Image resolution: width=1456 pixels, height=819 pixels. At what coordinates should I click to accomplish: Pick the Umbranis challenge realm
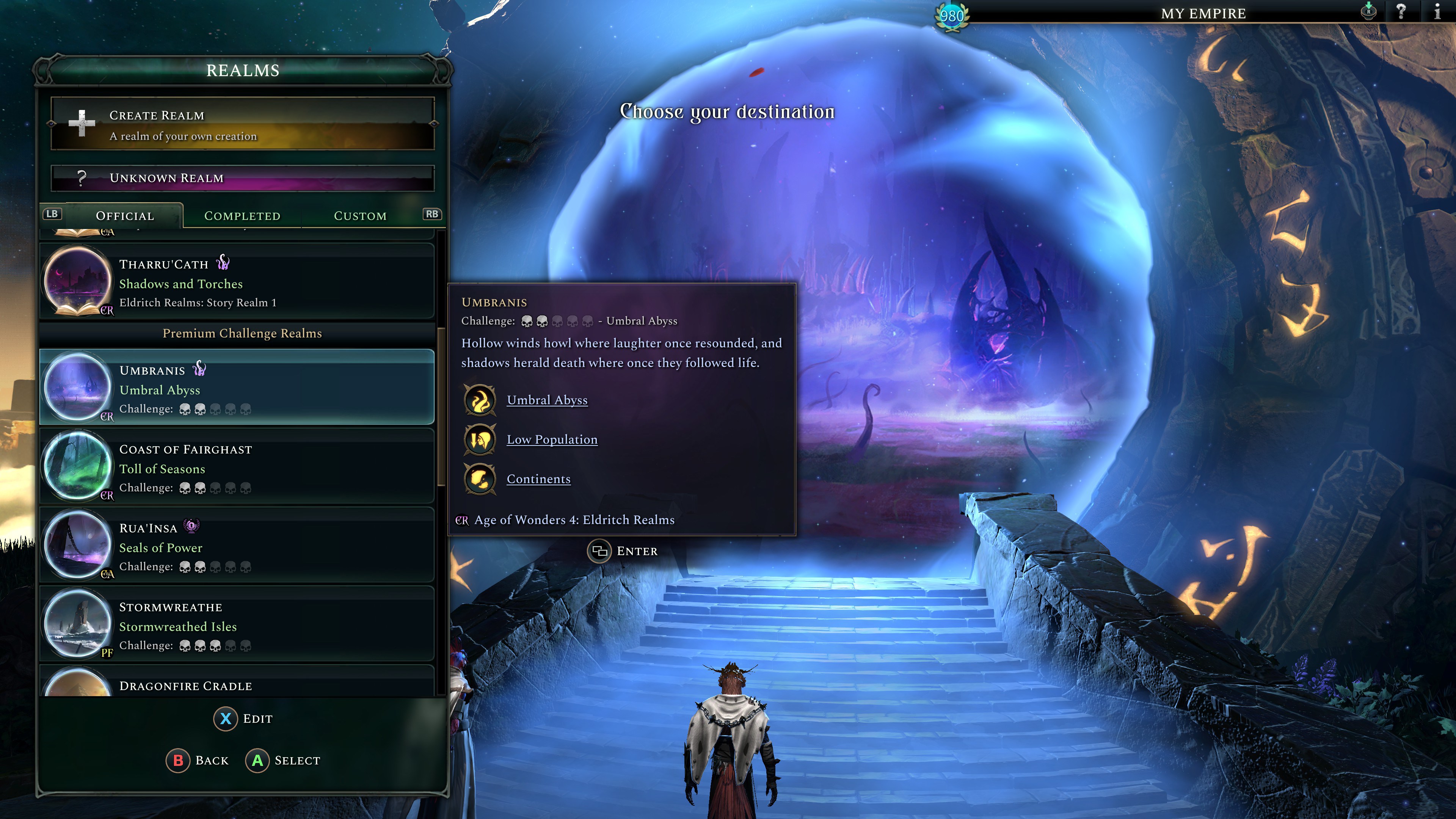(x=237, y=388)
